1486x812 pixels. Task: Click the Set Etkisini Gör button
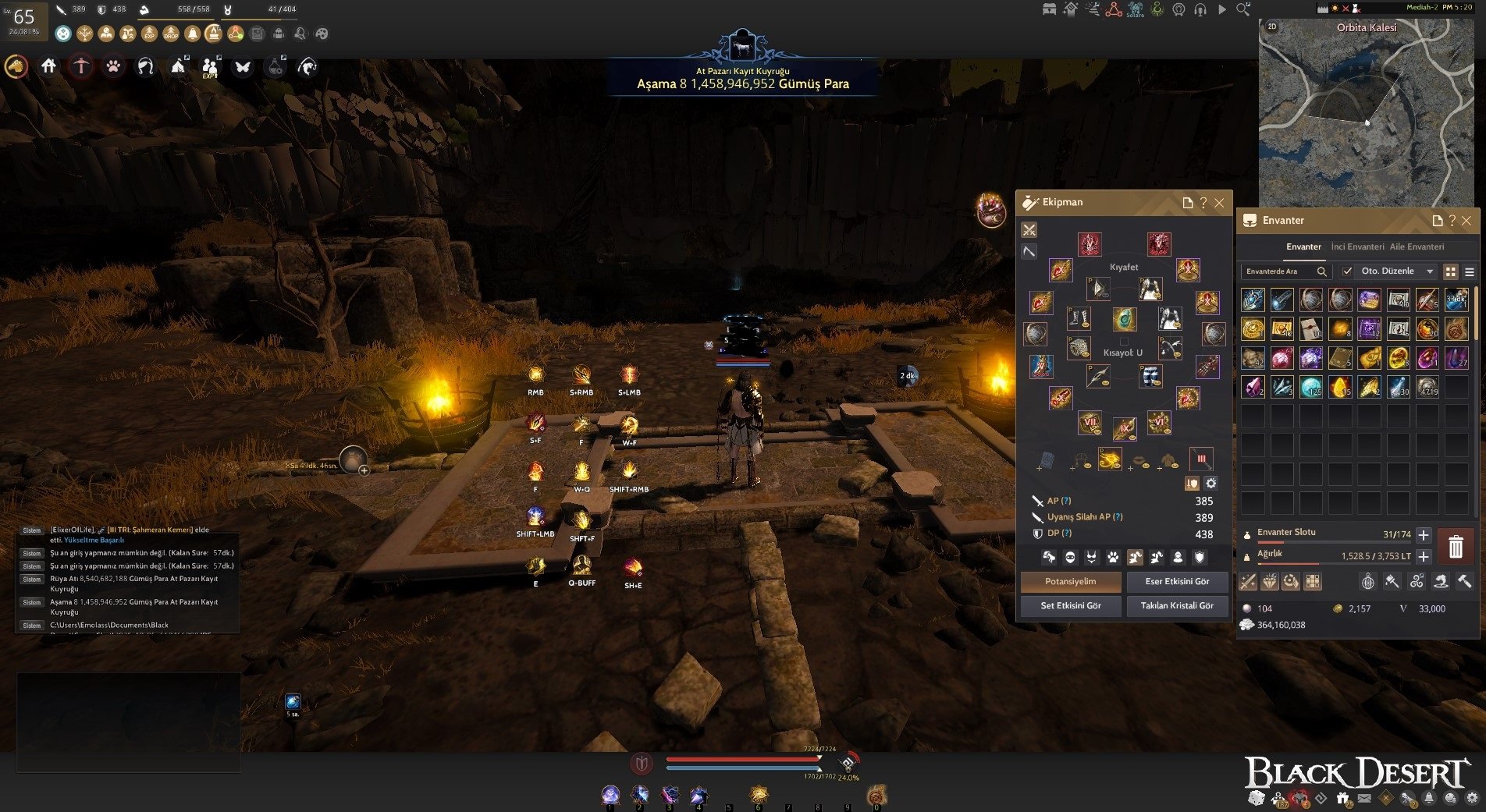pos(1071,606)
